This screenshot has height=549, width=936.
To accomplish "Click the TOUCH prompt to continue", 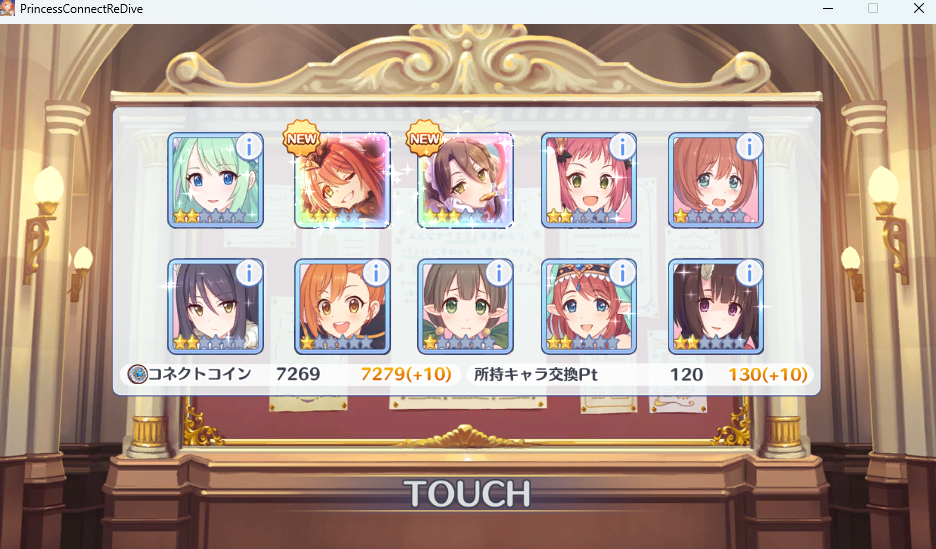I will tap(467, 493).
